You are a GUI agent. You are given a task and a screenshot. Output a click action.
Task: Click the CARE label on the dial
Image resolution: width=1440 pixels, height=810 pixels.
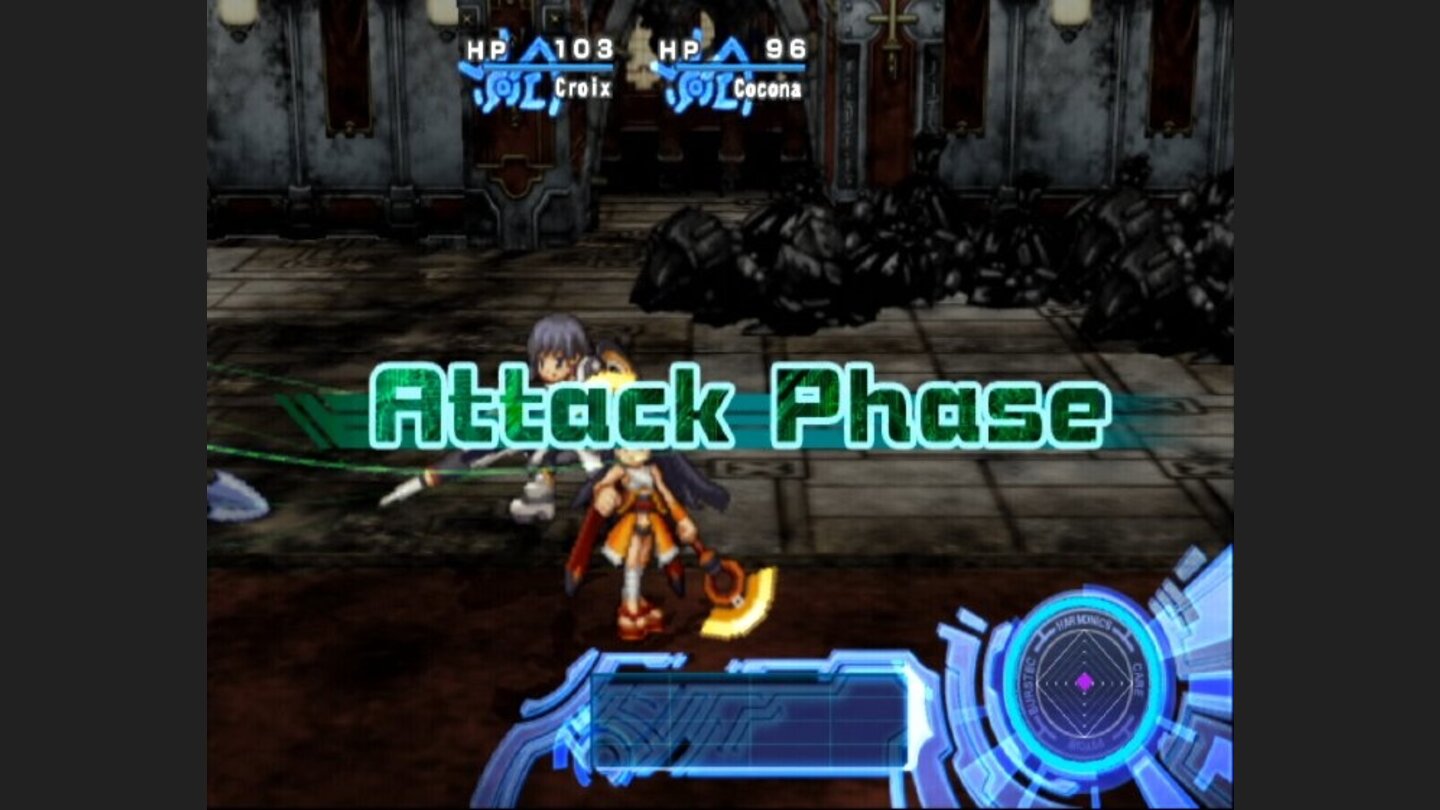click(1137, 680)
